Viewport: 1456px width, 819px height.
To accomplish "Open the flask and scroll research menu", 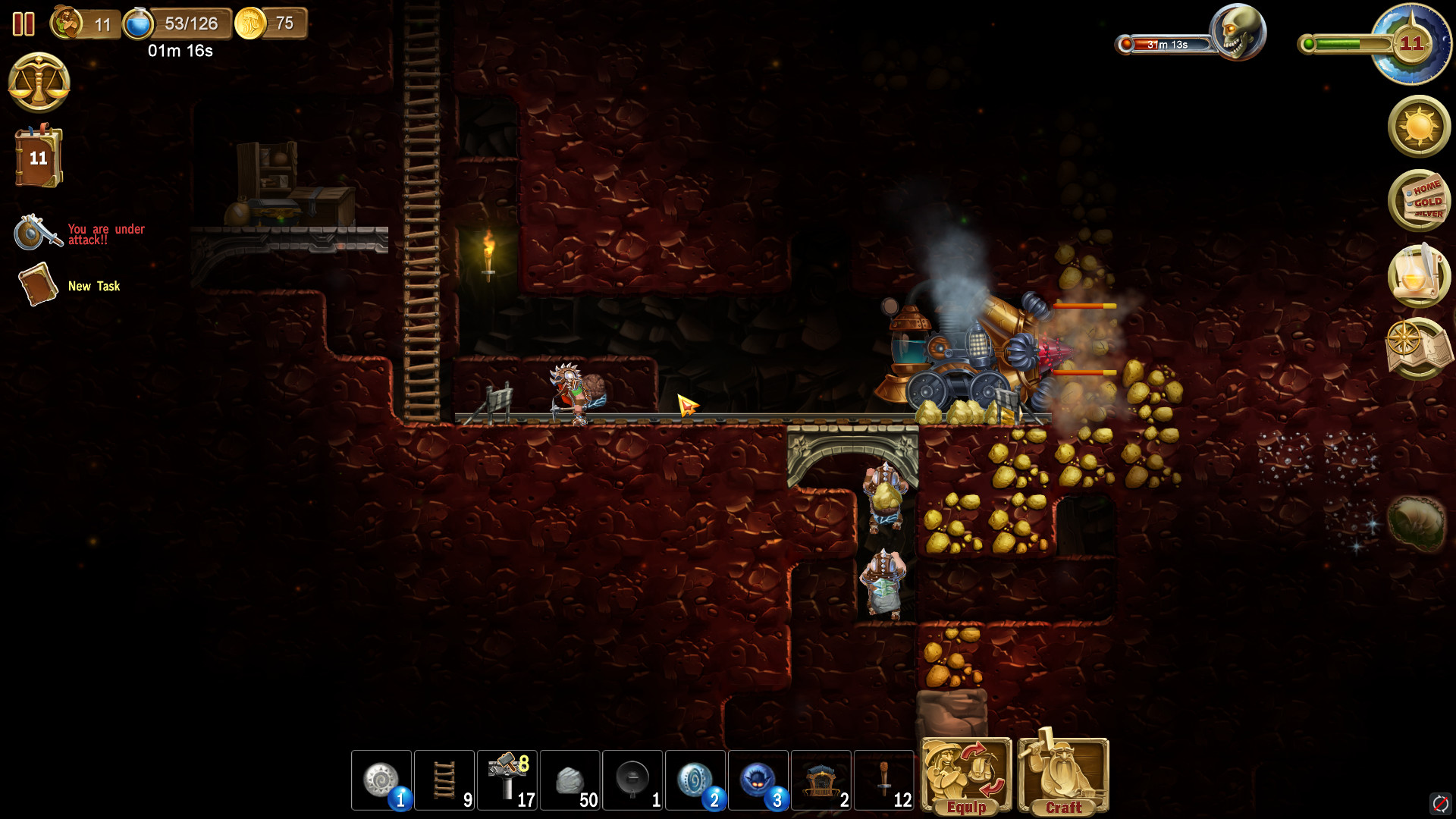I will pyautogui.click(x=1419, y=275).
